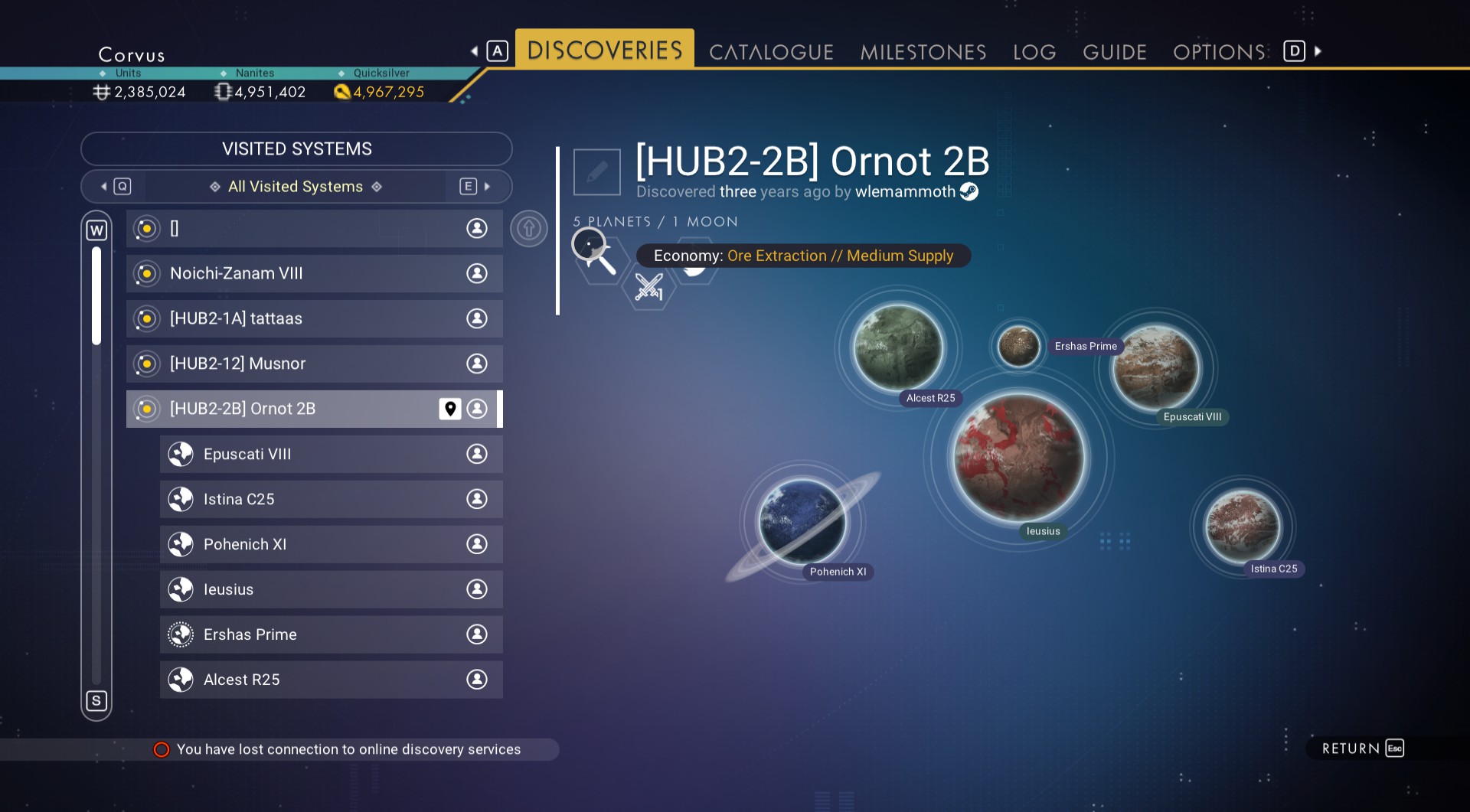Screen dimensions: 1470x812
Task: Open the Options tab
Action: click(1219, 52)
